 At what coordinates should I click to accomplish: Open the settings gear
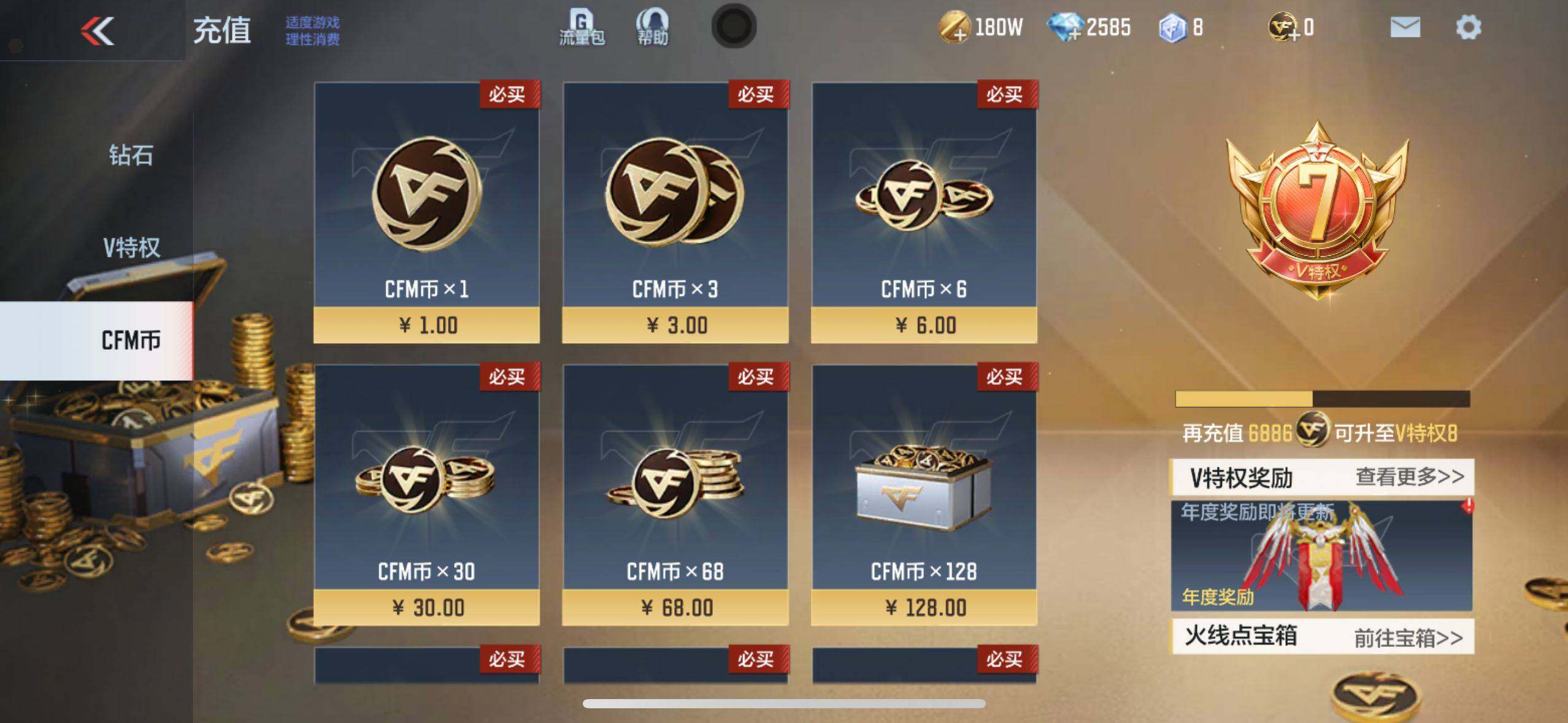pyautogui.click(x=1468, y=28)
